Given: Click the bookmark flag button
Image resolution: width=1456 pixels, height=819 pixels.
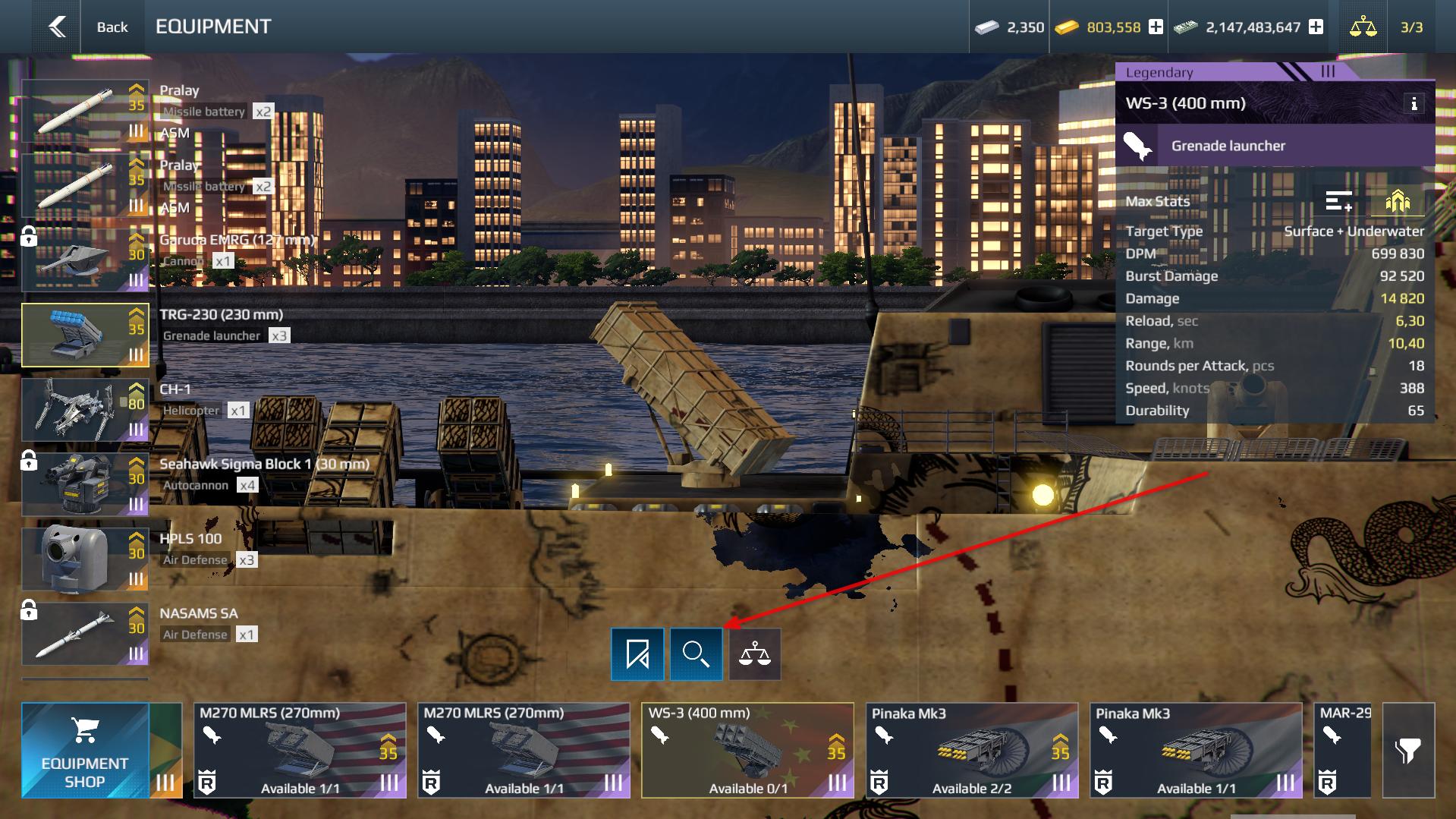Looking at the screenshot, I should [637, 654].
